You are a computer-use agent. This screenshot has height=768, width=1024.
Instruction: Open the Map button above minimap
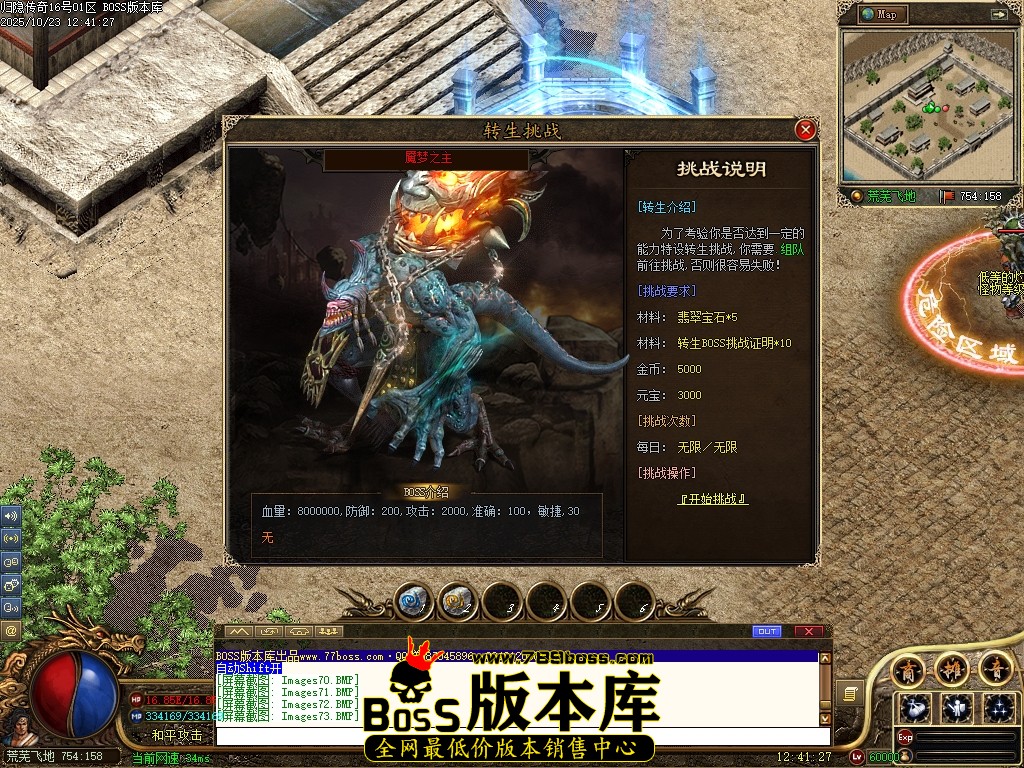pos(881,15)
